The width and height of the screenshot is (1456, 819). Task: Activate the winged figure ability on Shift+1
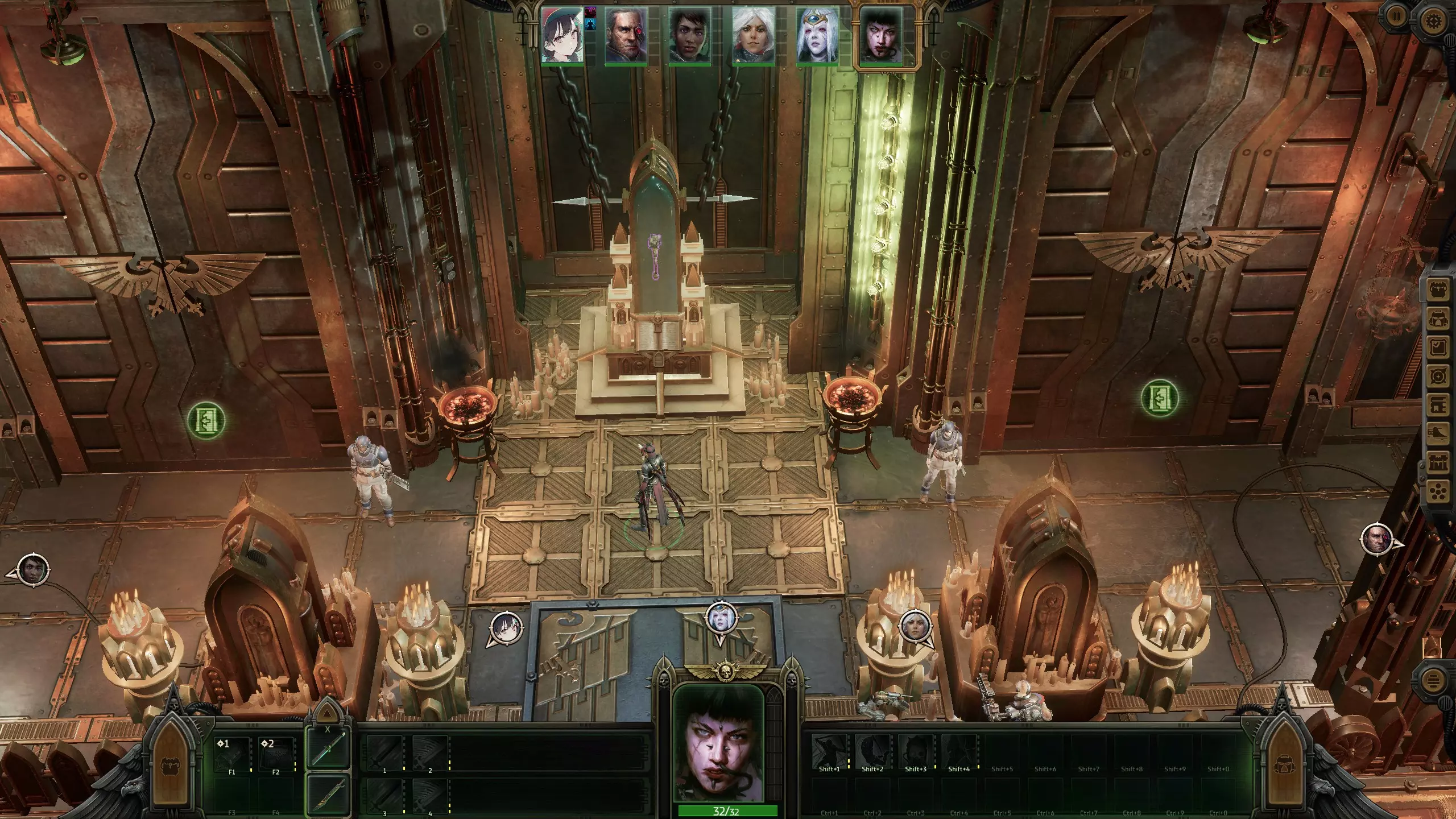click(x=829, y=752)
